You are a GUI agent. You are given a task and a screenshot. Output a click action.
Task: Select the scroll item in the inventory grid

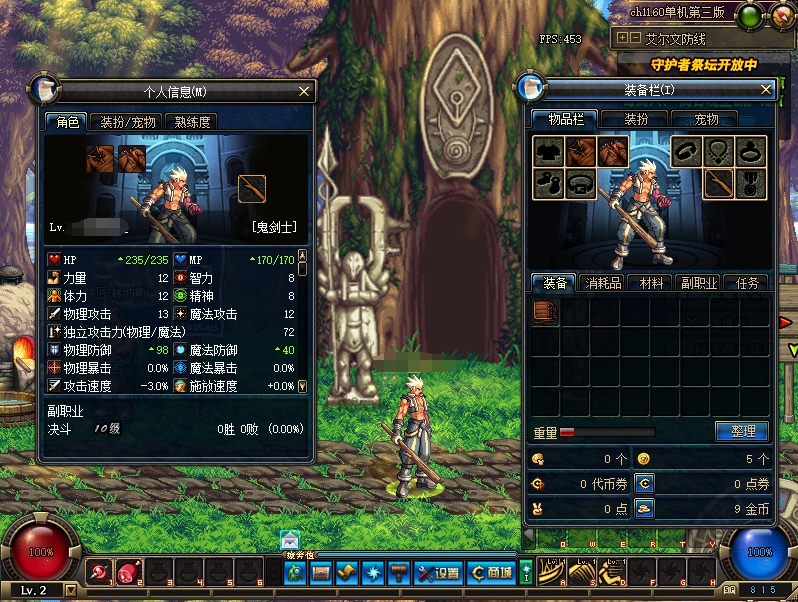pyautogui.click(x=545, y=312)
